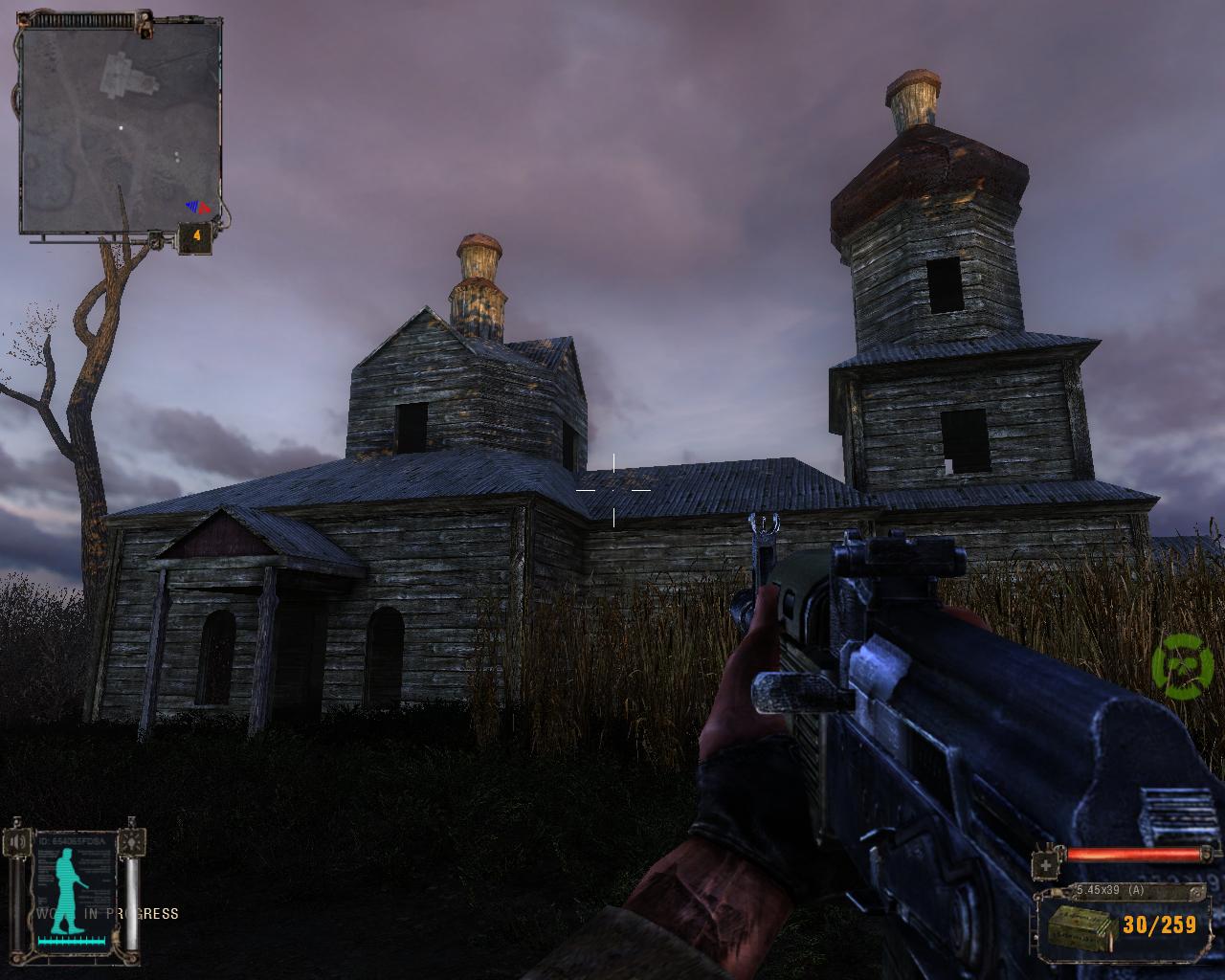The width and height of the screenshot is (1225, 980).
Task: Click the contacts counter showing 4
Action: point(196,235)
